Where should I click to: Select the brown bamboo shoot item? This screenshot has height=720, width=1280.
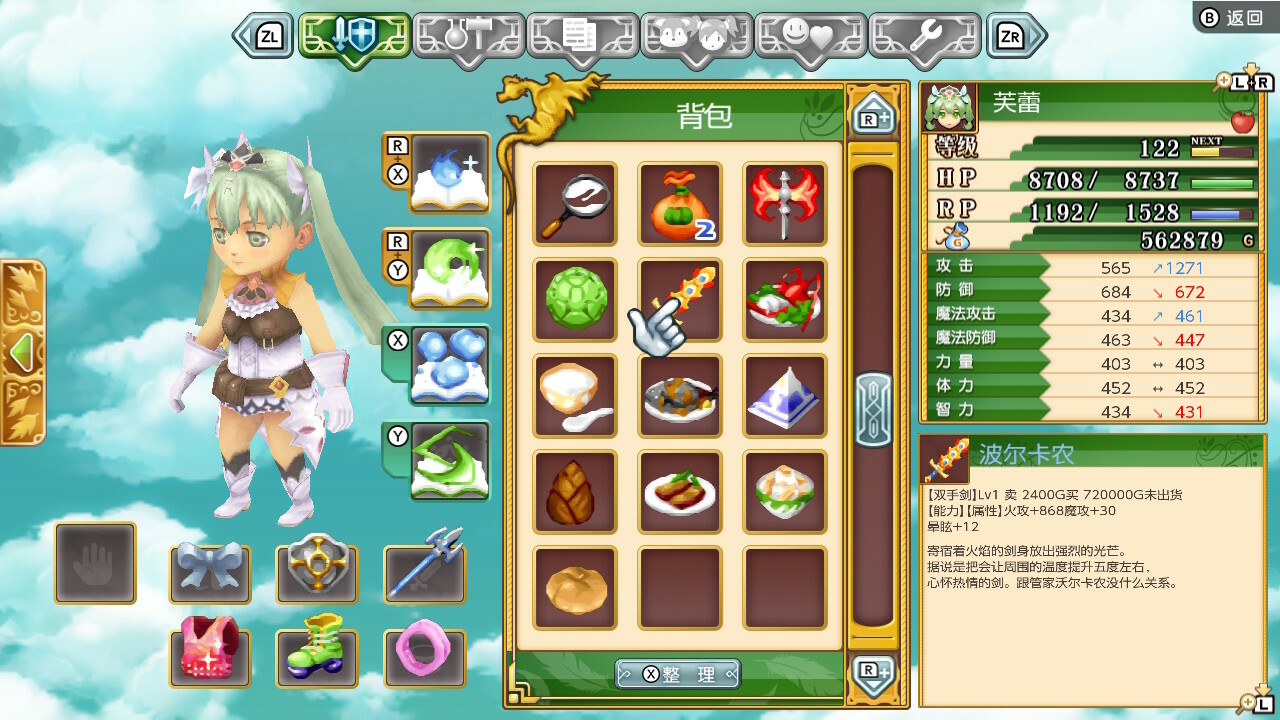pyautogui.click(x=575, y=492)
